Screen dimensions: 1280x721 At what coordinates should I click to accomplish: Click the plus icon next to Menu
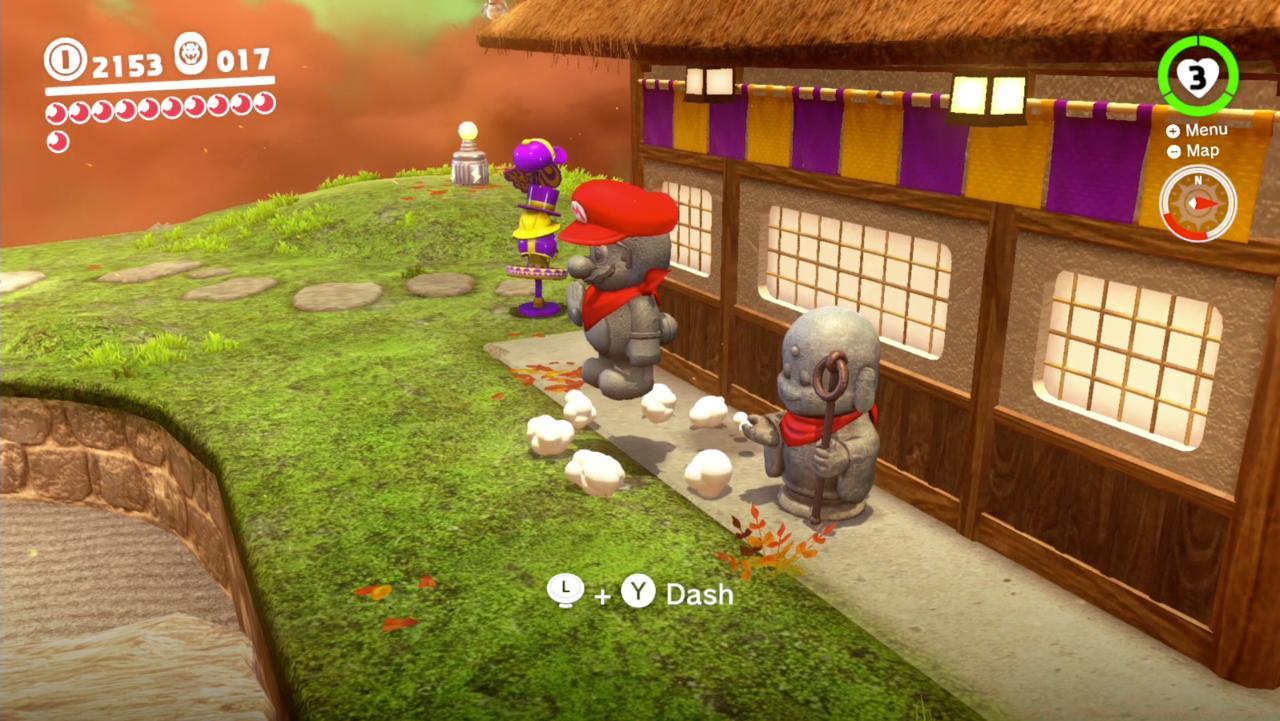point(1172,129)
